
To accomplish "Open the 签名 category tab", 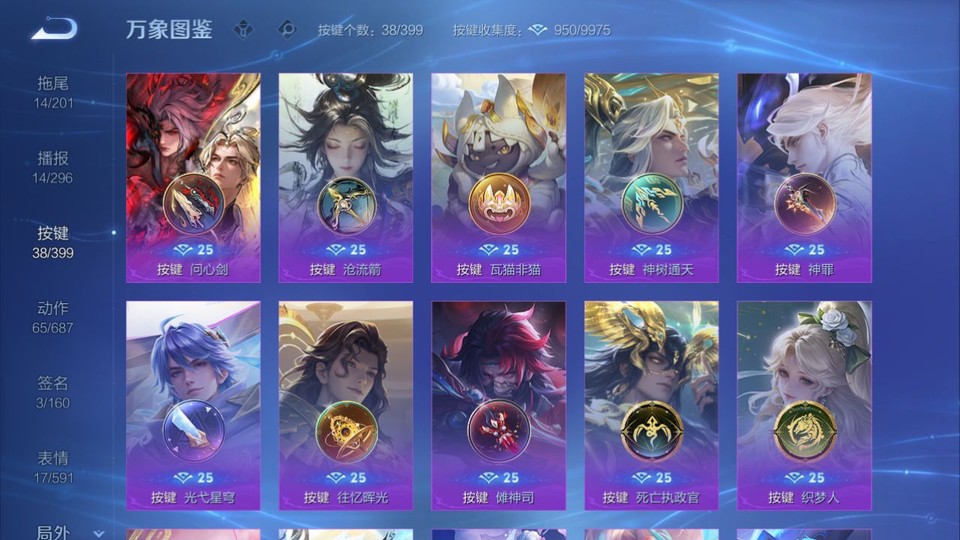I will point(53,391).
